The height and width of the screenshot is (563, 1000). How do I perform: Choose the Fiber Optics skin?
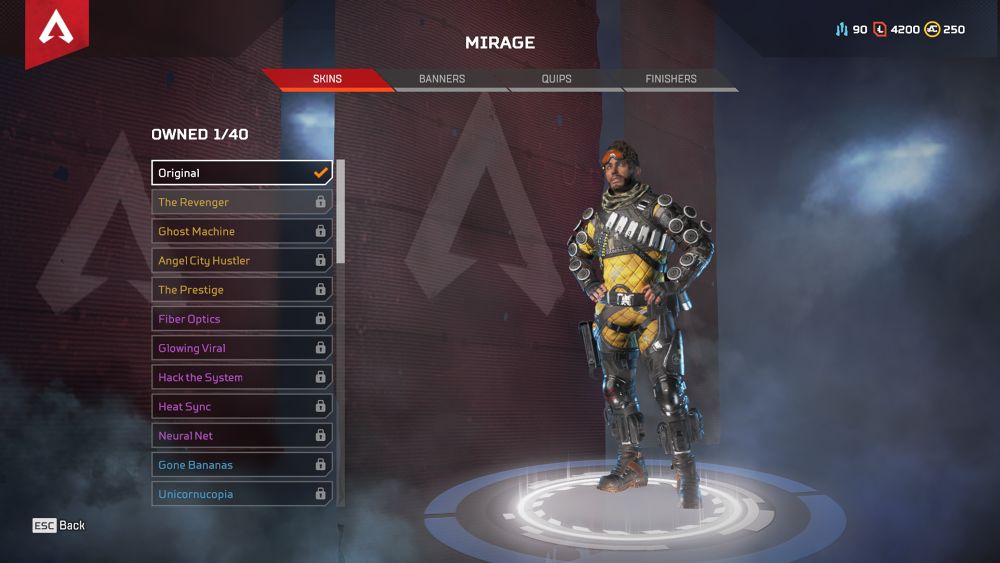click(242, 319)
